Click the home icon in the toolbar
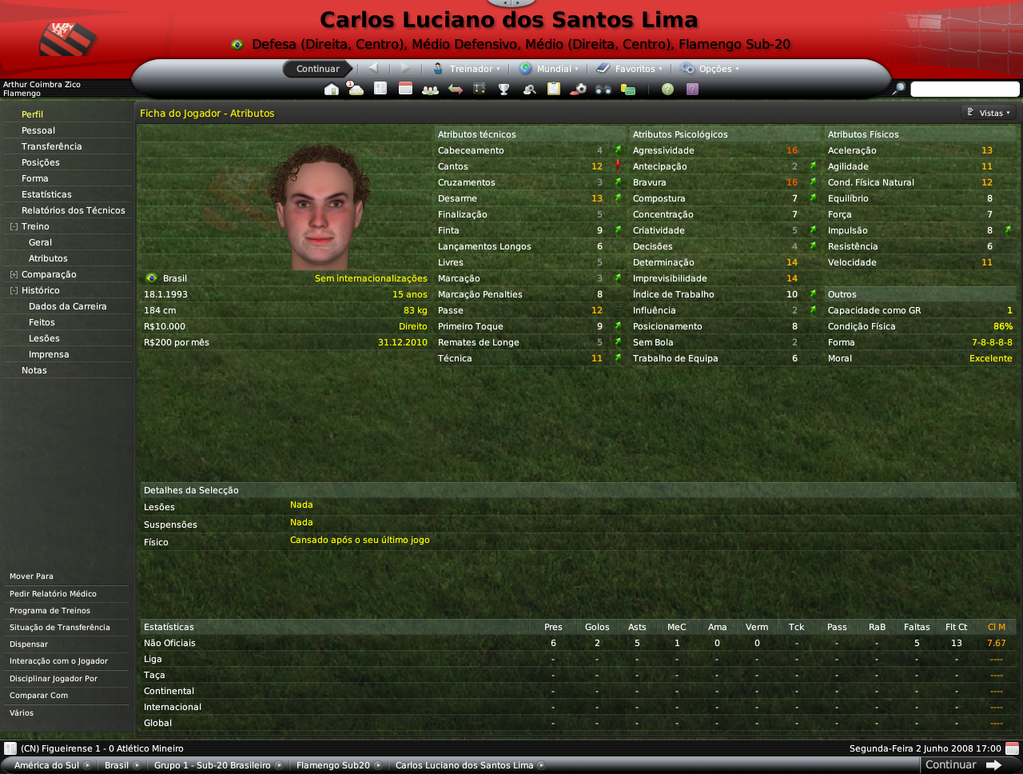The width and height of the screenshot is (1023, 774). pos(332,89)
